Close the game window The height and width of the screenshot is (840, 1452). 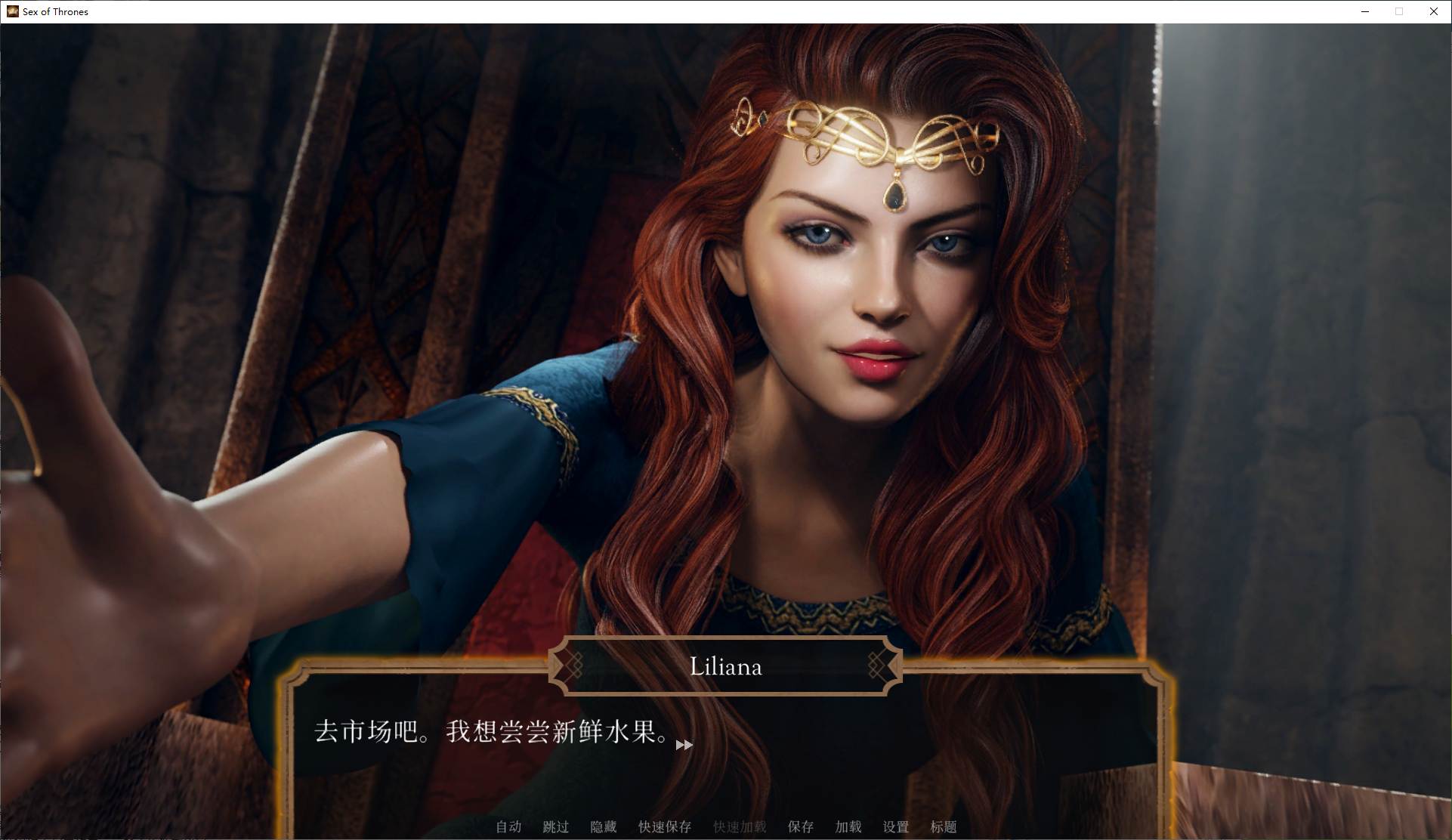pyautogui.click(x=1433, y=11)
